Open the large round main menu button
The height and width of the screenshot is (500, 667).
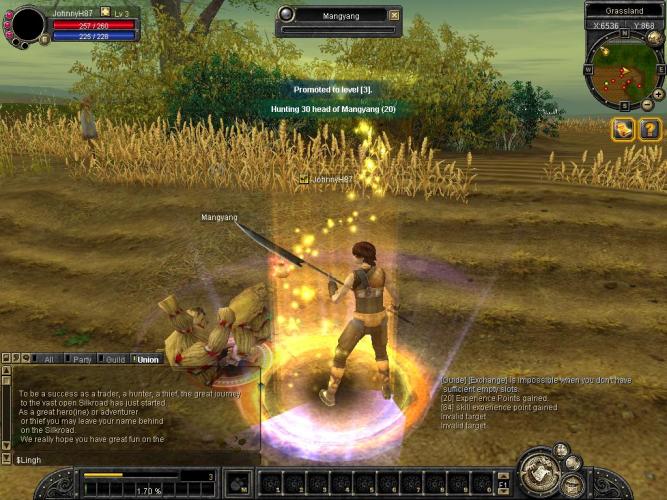541,474
